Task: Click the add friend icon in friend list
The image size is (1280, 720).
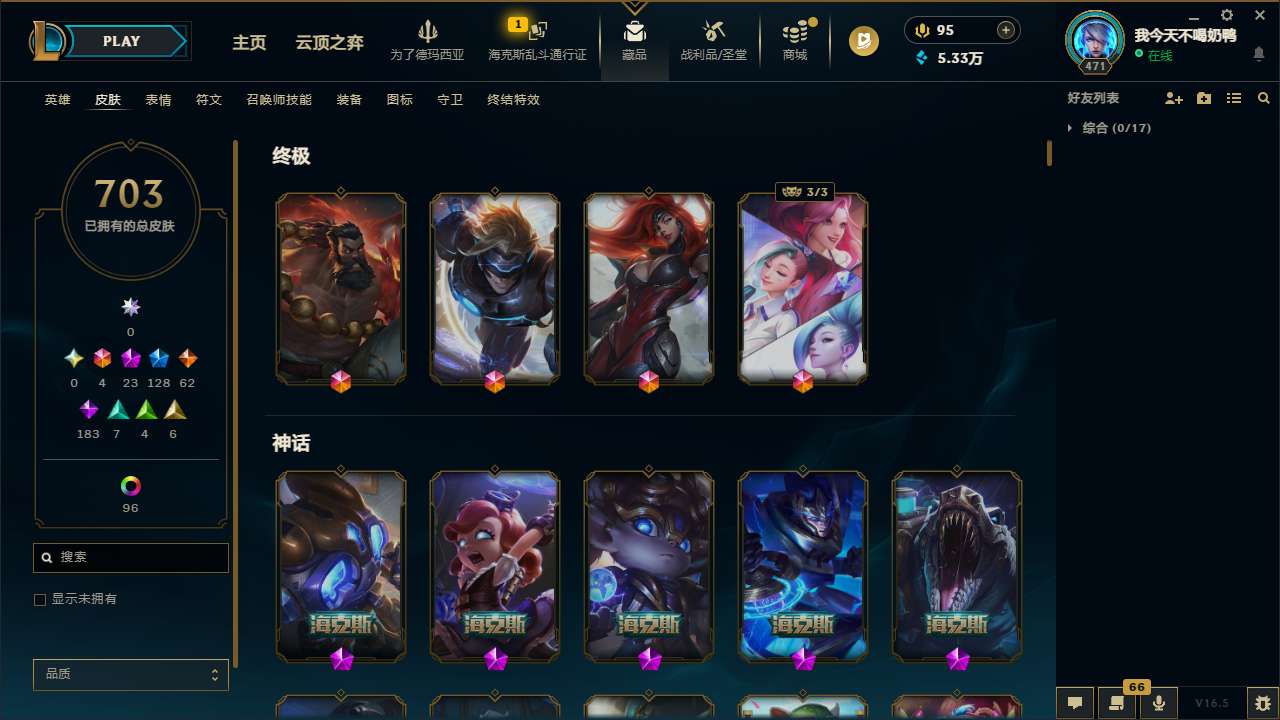Action: (x=1174, y=97)
